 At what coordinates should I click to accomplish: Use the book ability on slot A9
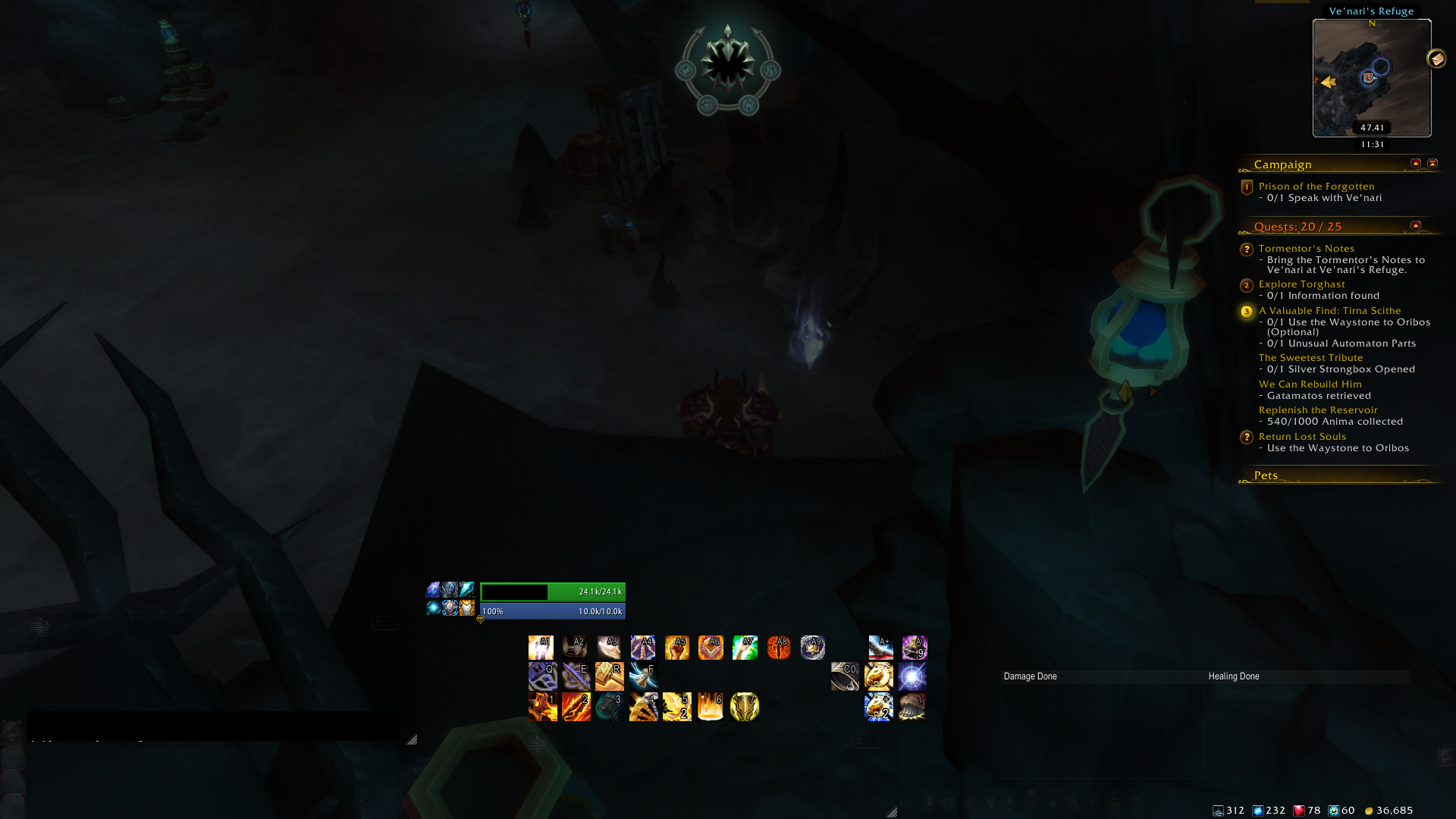(x=813, y=647)
